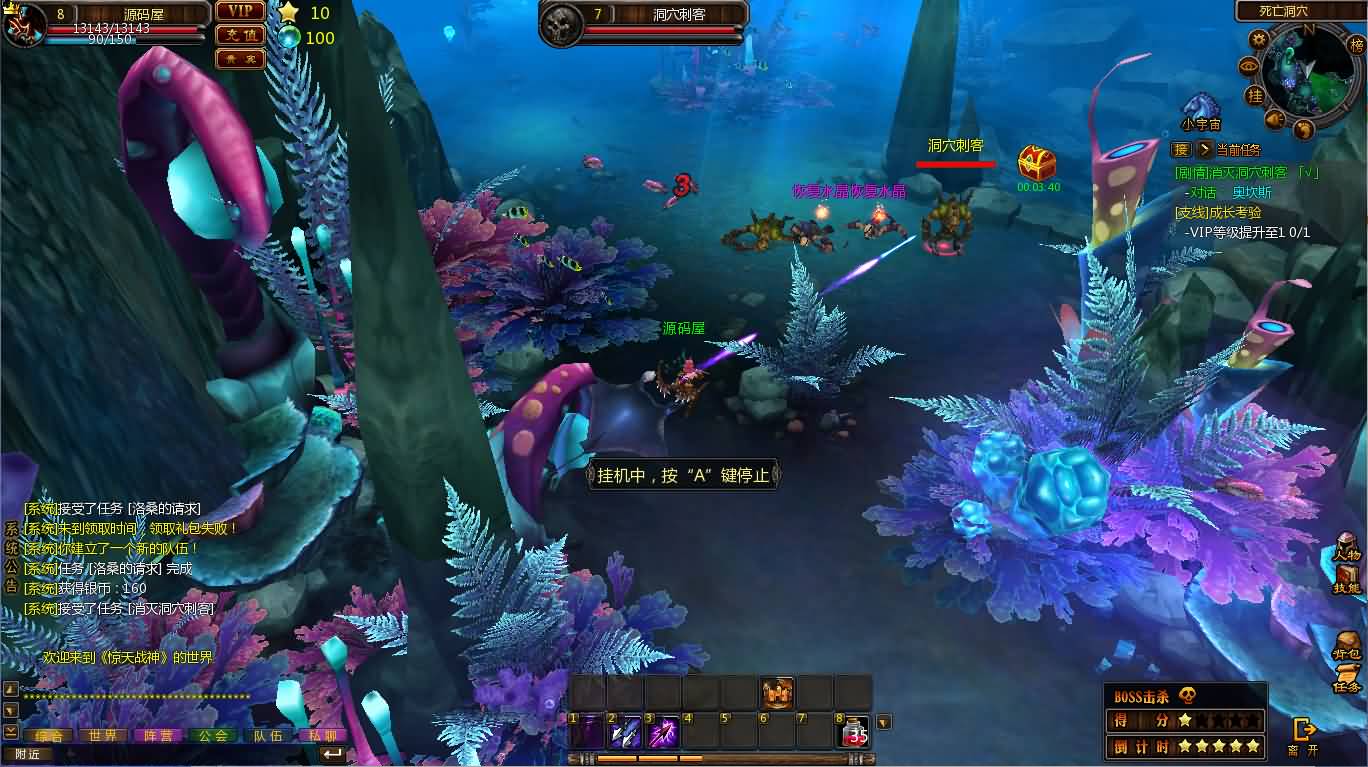Open the 榜 ranking icon near the minimap
Image resolution: width=1368 pixels, height=767 pixels.
[x=1358, y=46]
